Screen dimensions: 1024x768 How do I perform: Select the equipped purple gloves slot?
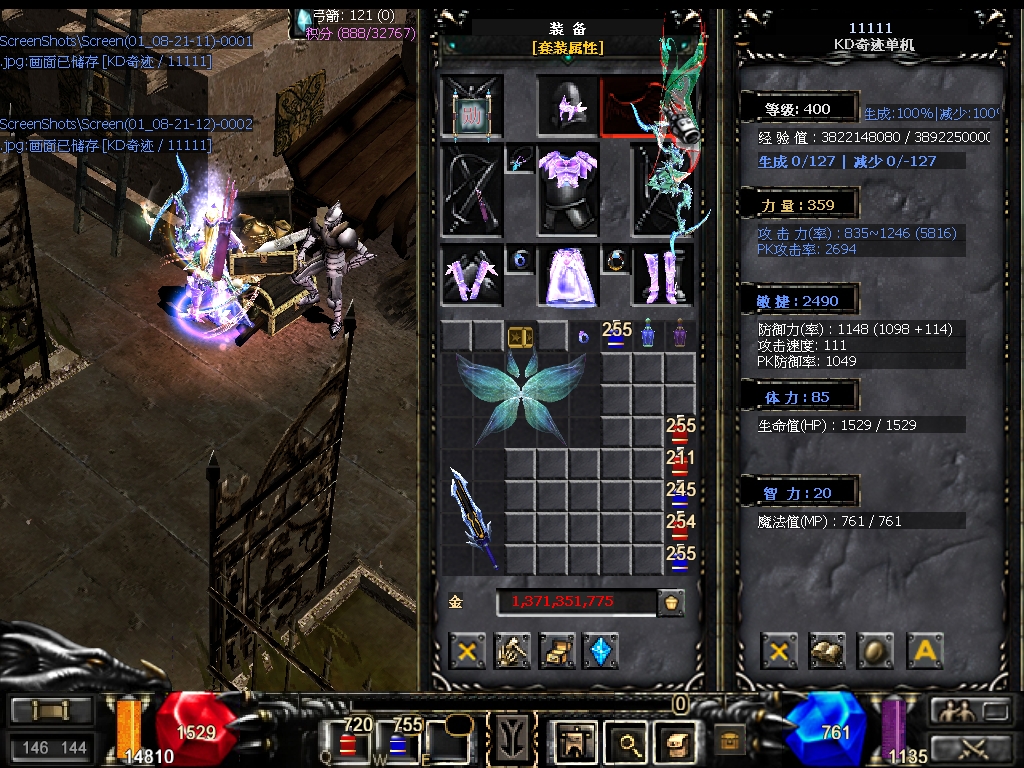tap(472, 275)
